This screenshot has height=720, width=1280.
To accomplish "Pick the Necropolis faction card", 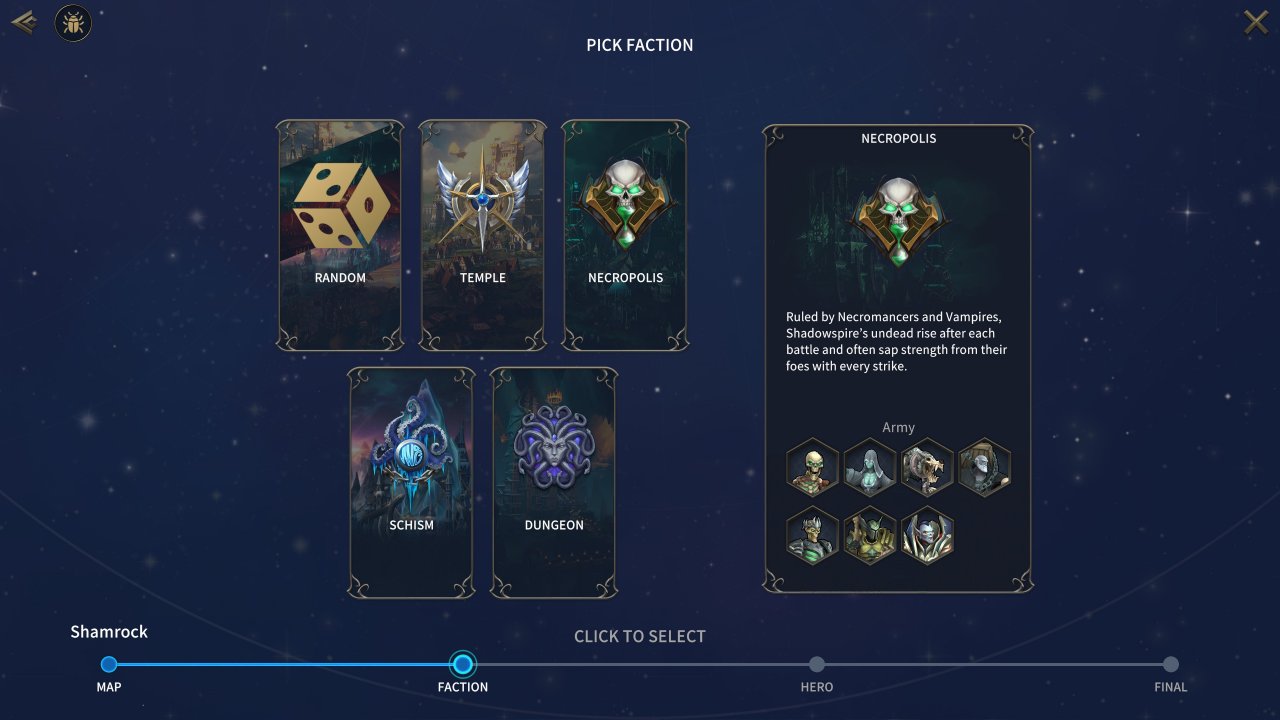I will tap(625, 235).
